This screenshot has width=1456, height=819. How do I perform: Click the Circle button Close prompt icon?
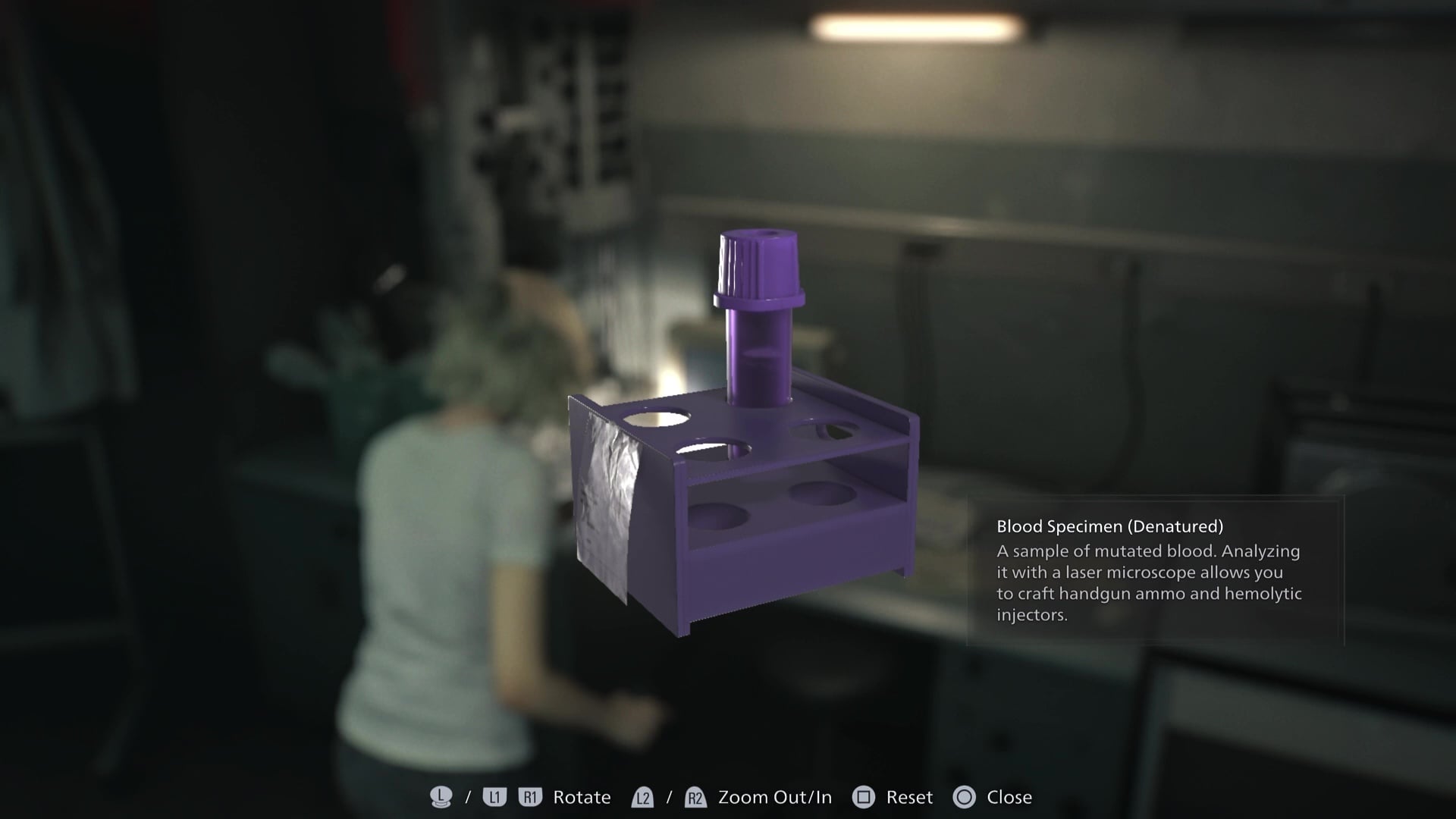point(965,797)
